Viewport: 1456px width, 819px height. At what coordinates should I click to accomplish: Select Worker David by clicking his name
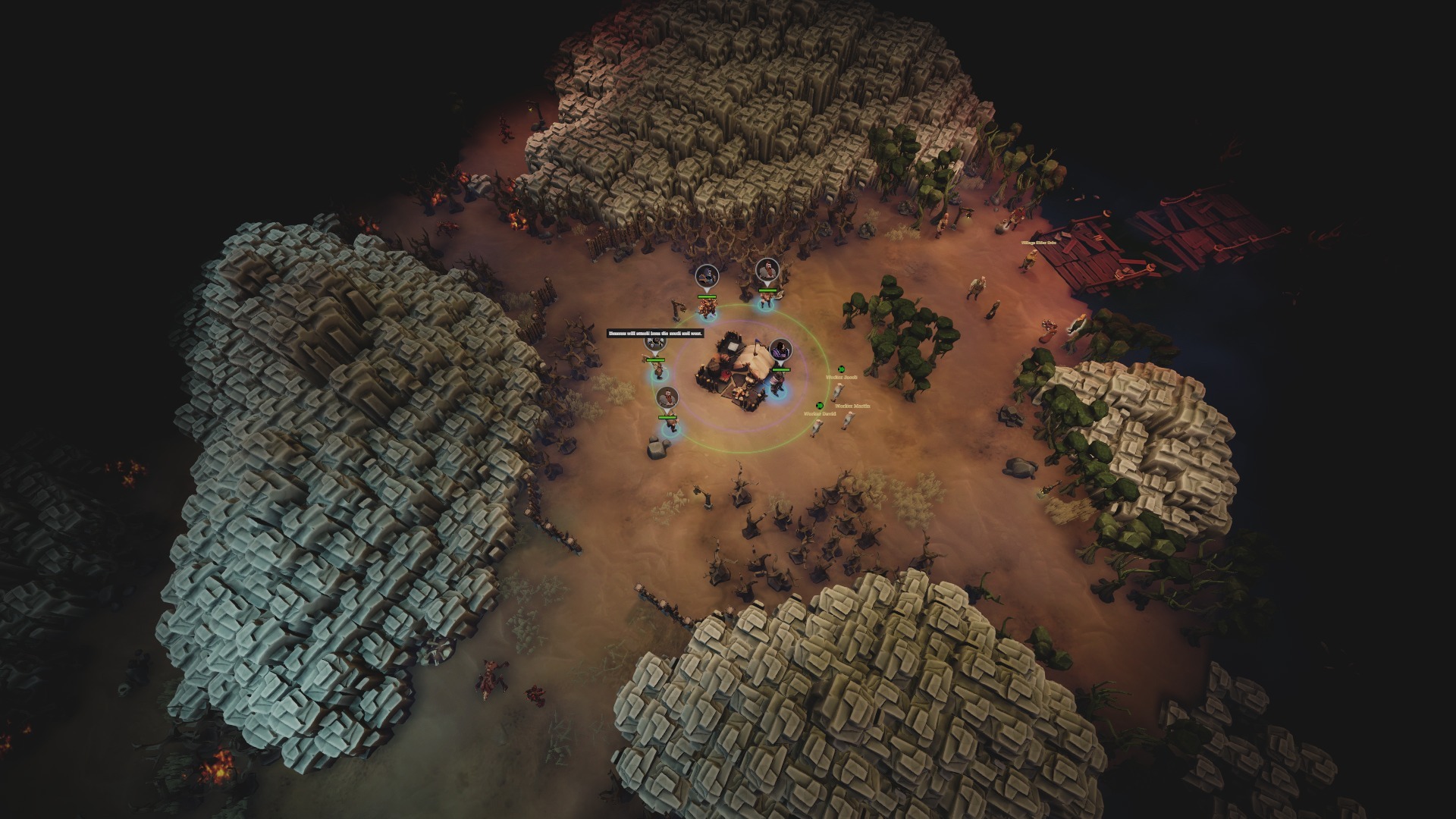coord(820,413)
